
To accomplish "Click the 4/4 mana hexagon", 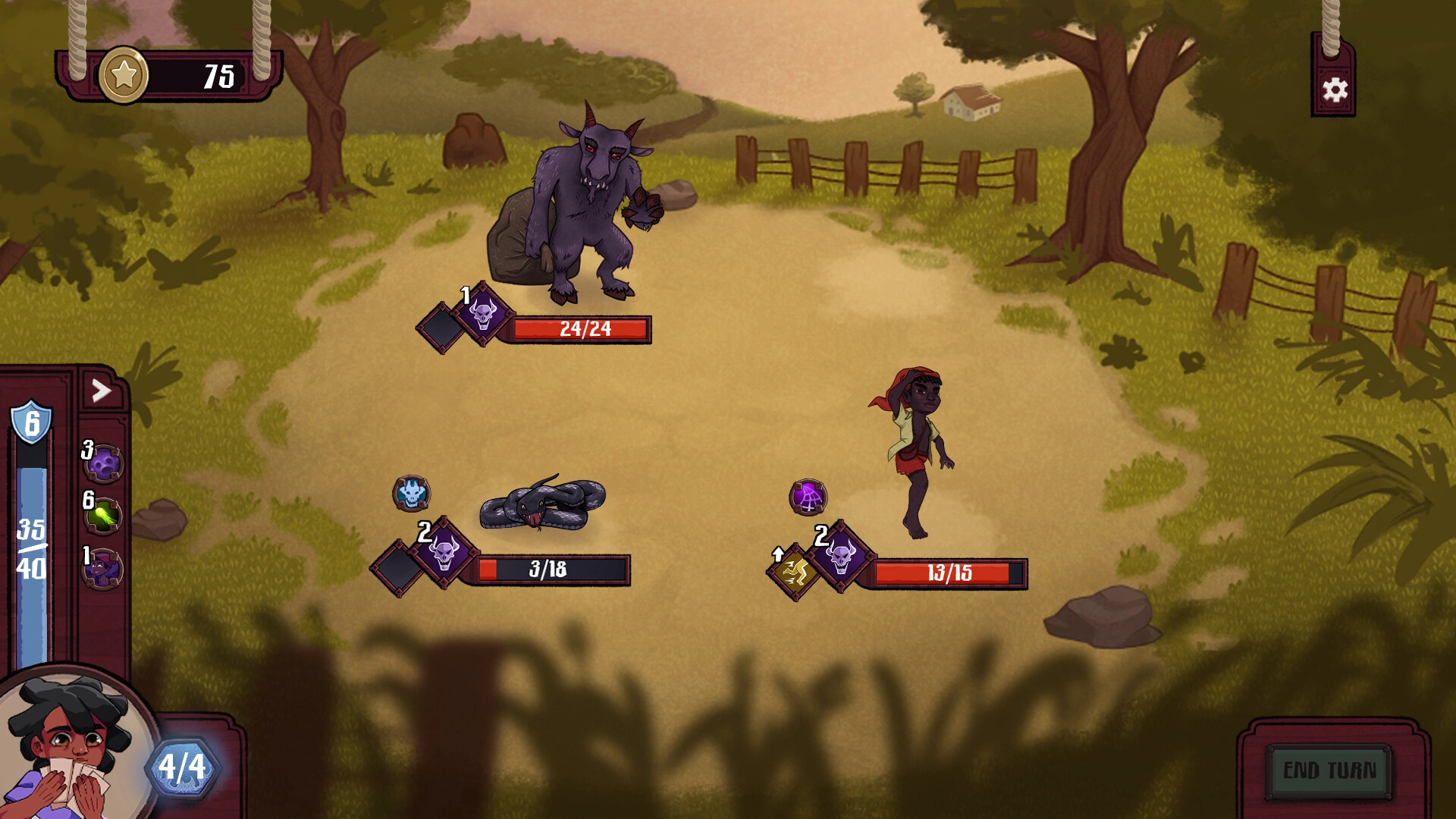I will 180,766.
